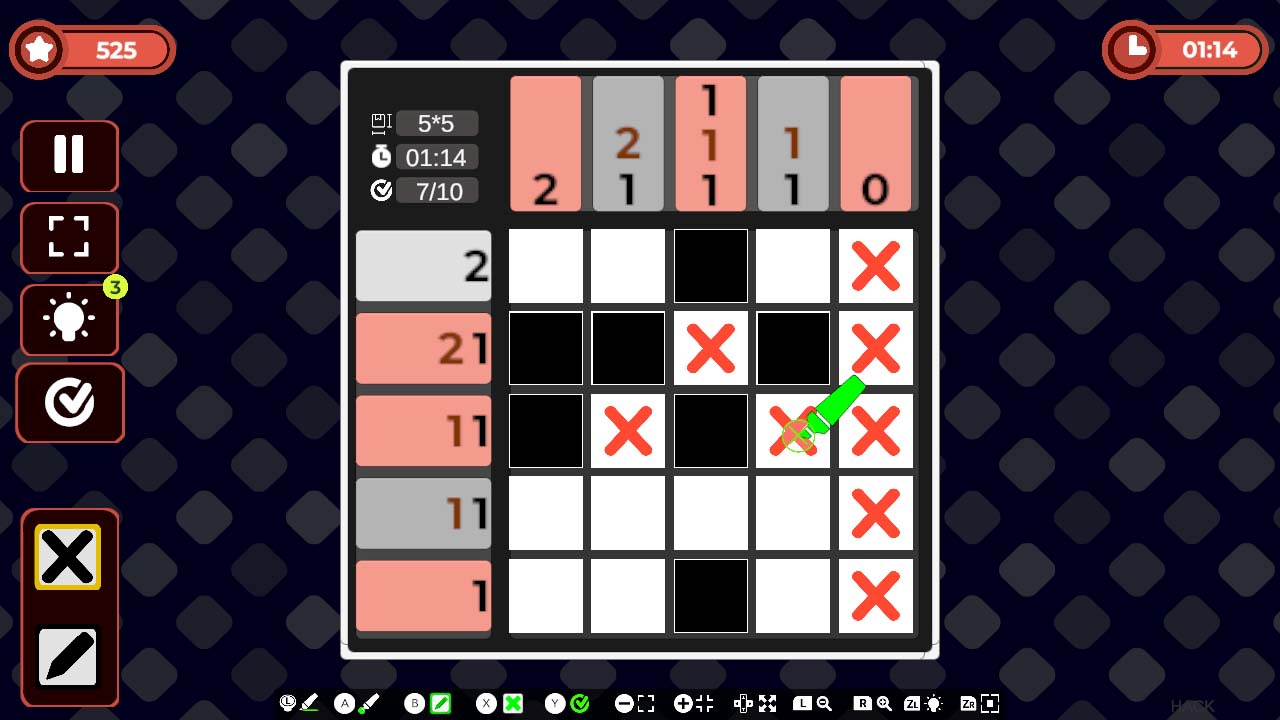This screenshot has height=720, width=1280.
Task: Click the pink row clue labeled 2 1
Action: pos(423,348)
